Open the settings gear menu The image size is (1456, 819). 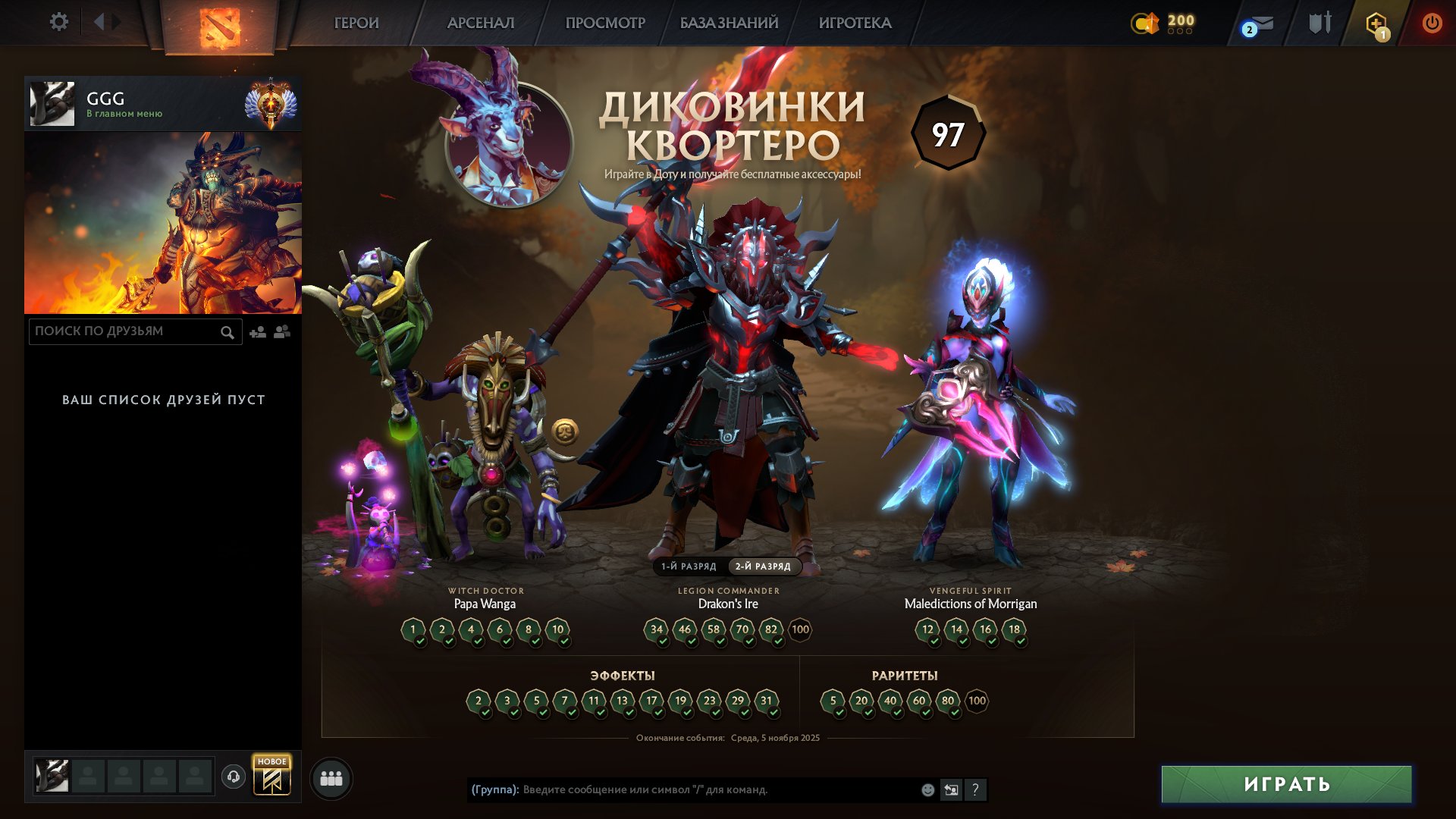tap(59, 22)
